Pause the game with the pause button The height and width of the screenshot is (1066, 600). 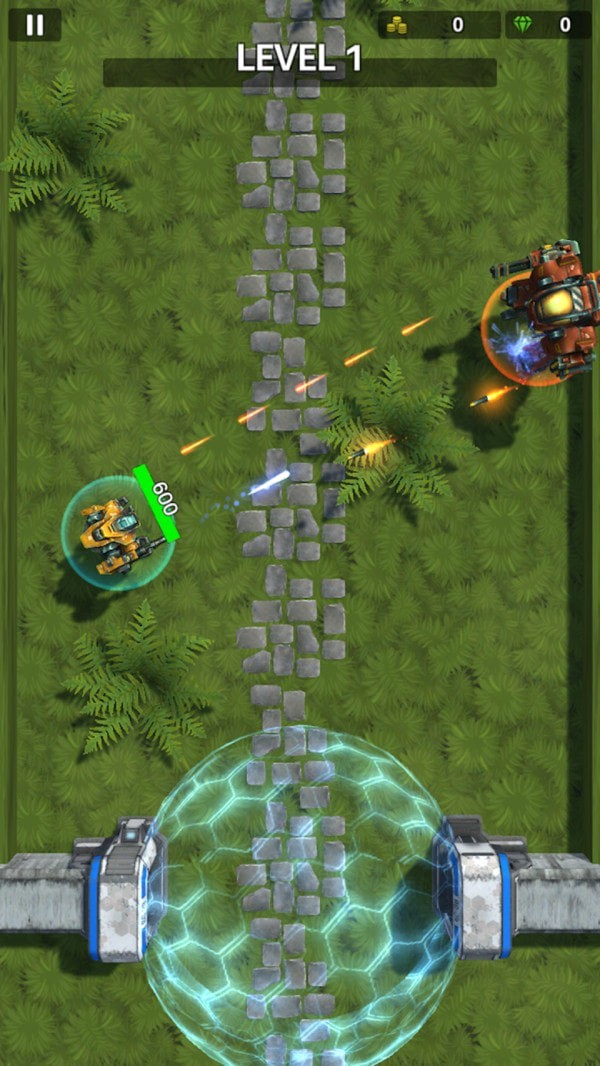(35, 25)
